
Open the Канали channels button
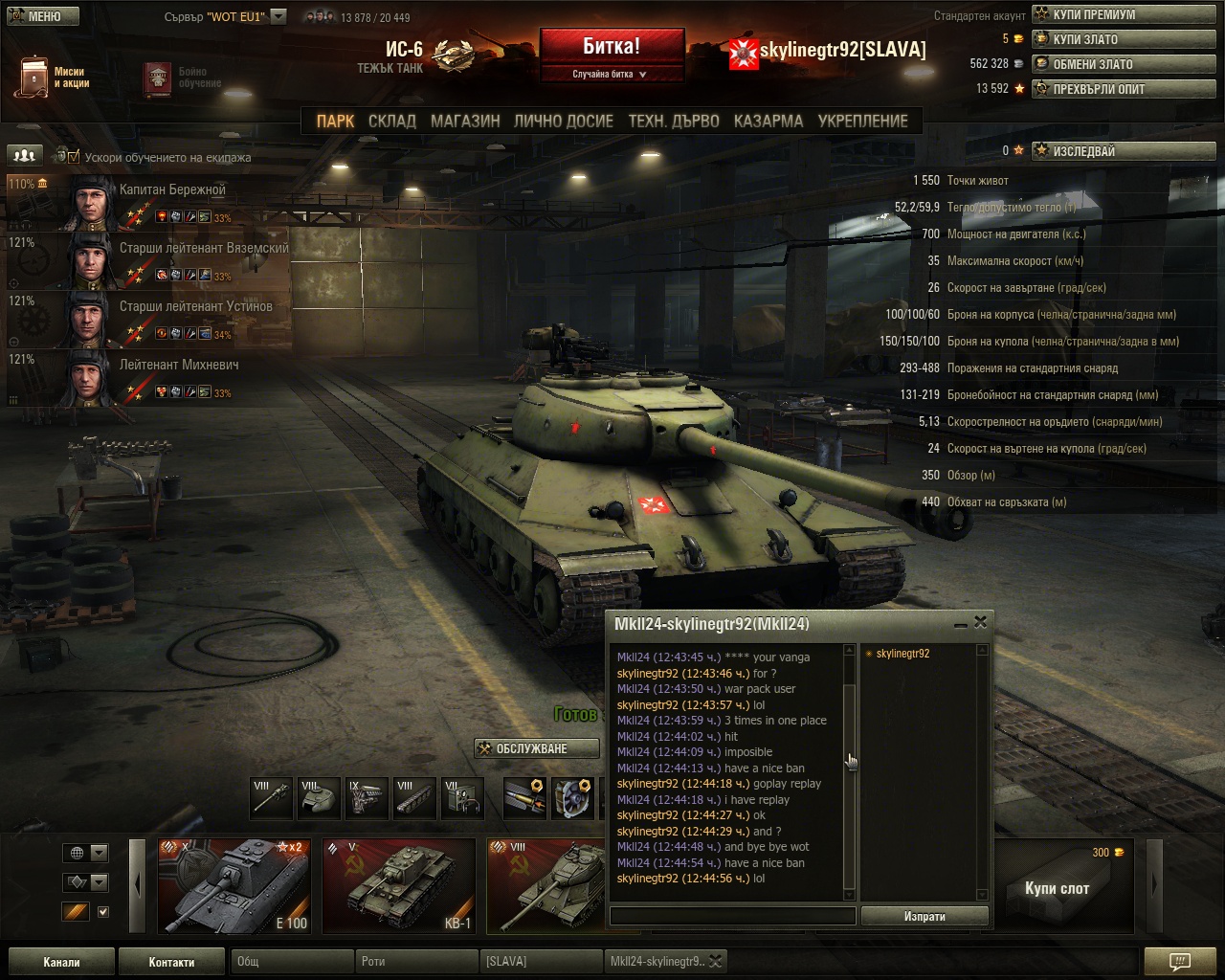(61, 962)
